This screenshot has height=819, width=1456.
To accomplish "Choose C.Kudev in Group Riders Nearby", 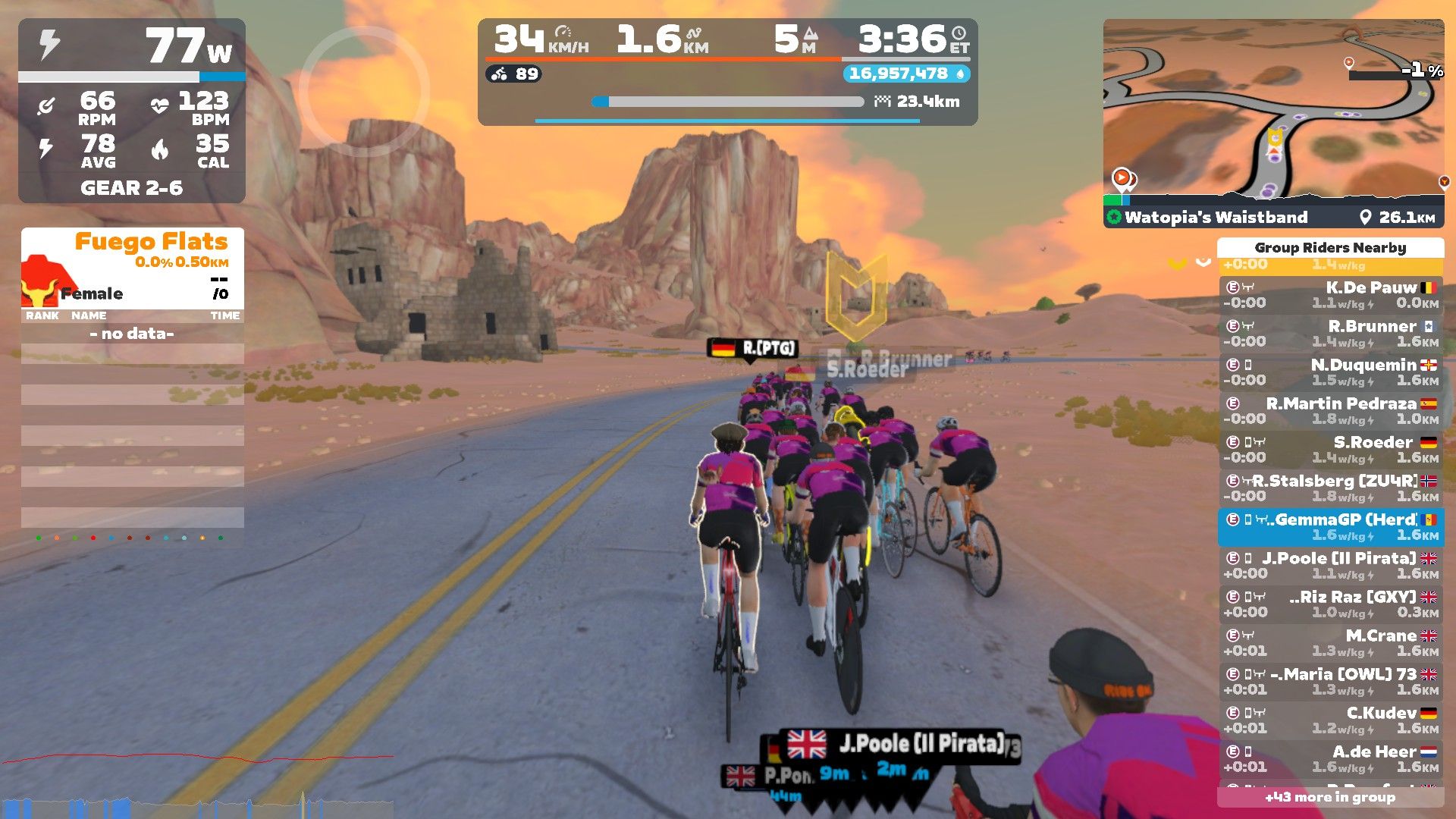I will 1331,720.
